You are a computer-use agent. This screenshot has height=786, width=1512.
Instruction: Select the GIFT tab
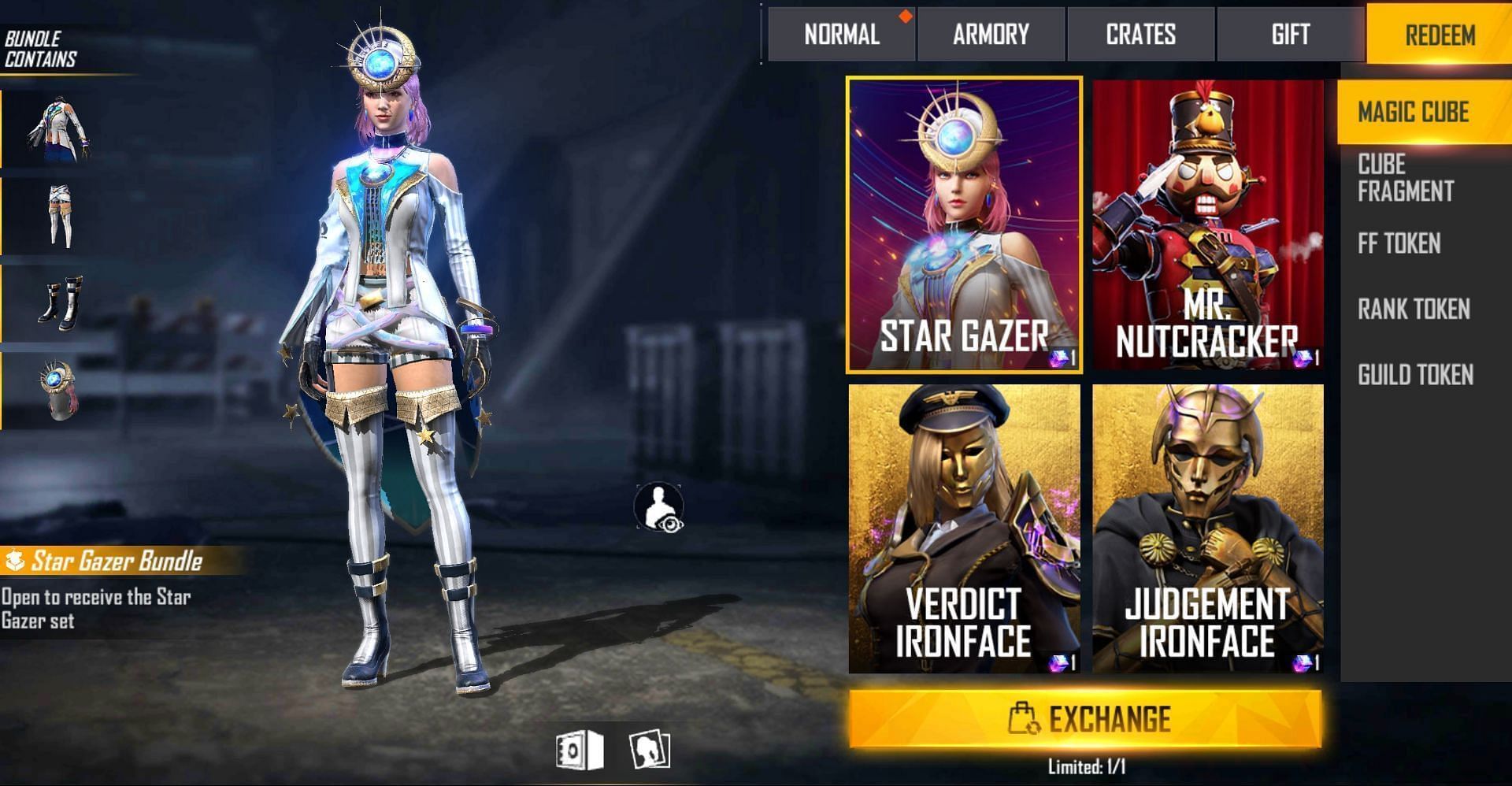tap(1289, 34)
